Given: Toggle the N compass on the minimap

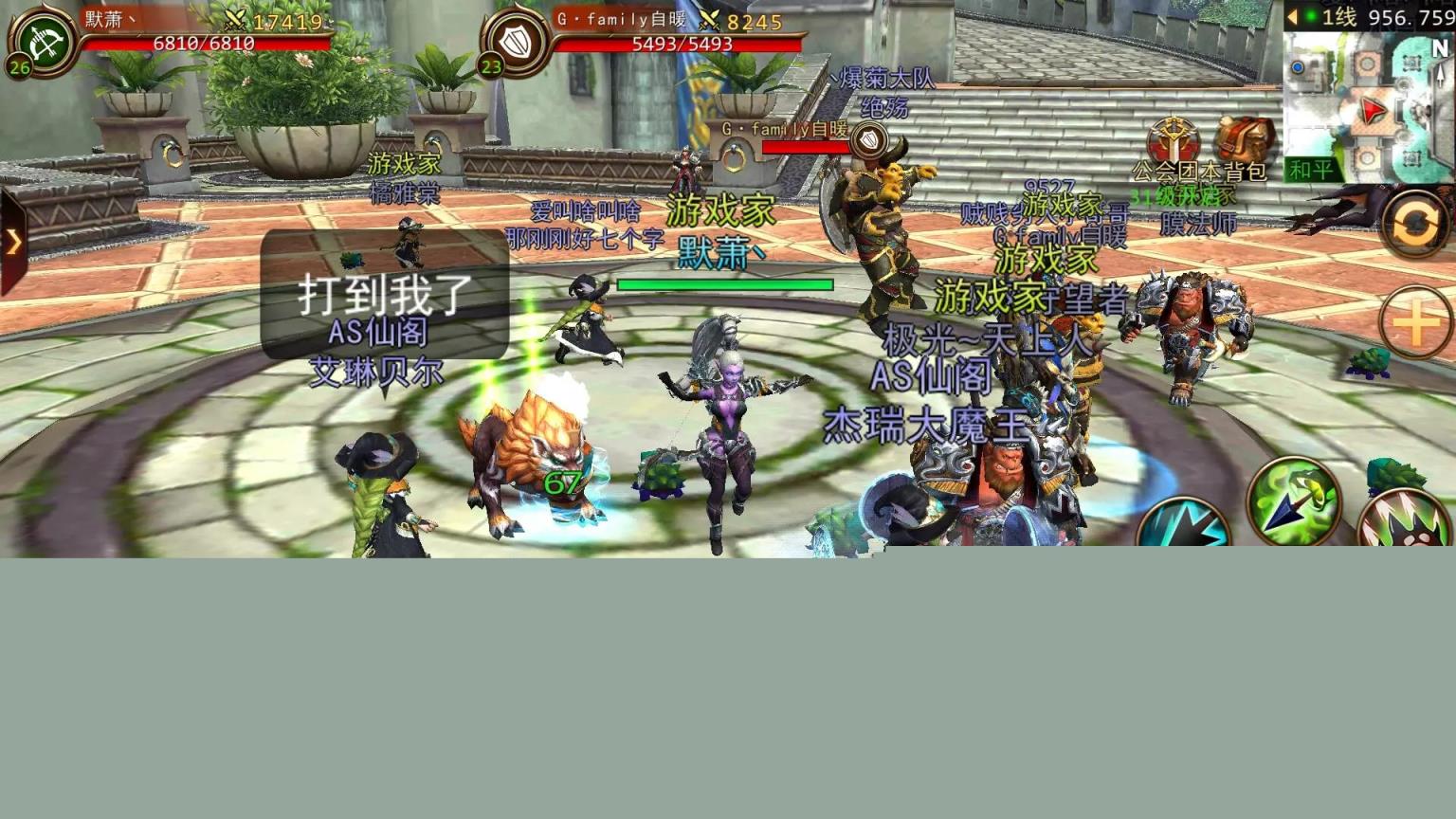Looking at the screenshot, I should tap(1441, 45).
